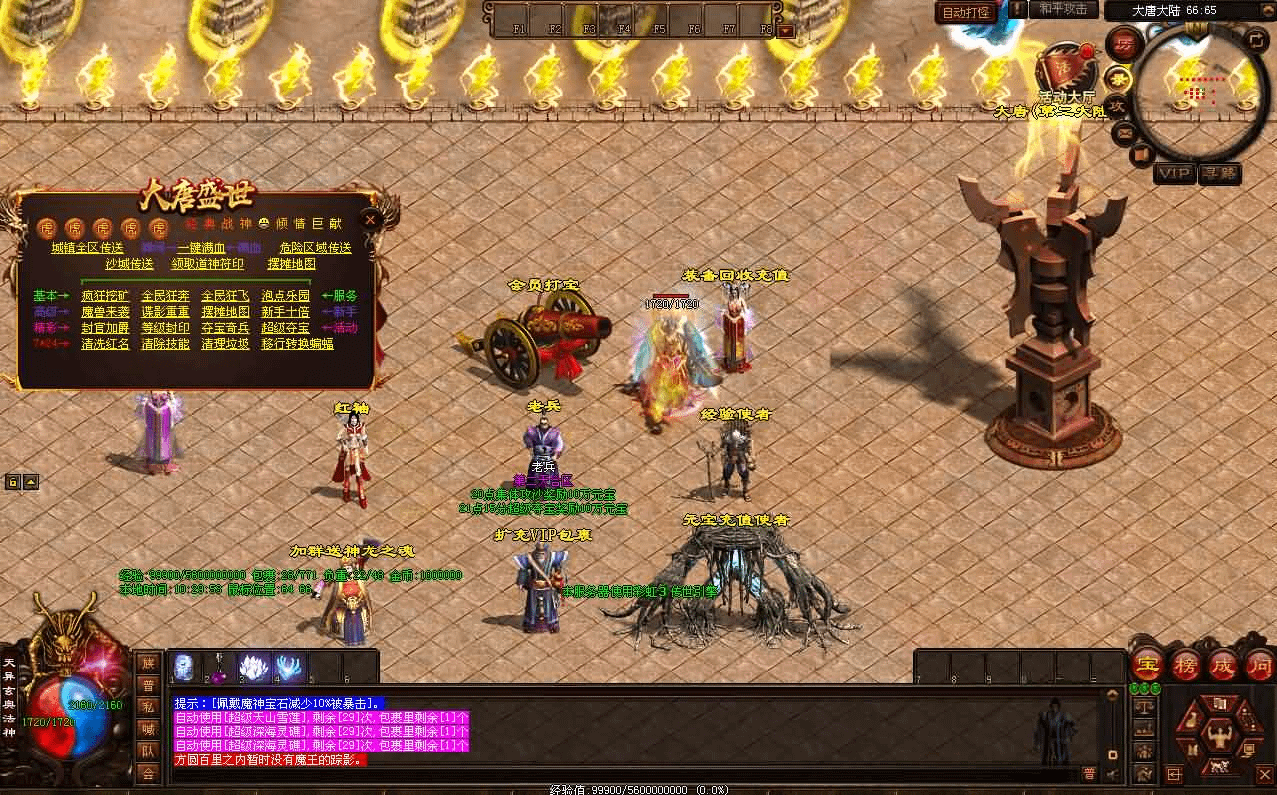Open the 城镇全区传送 teleport link
This screenshot has width=1277, height=795.
click(87, 248)
